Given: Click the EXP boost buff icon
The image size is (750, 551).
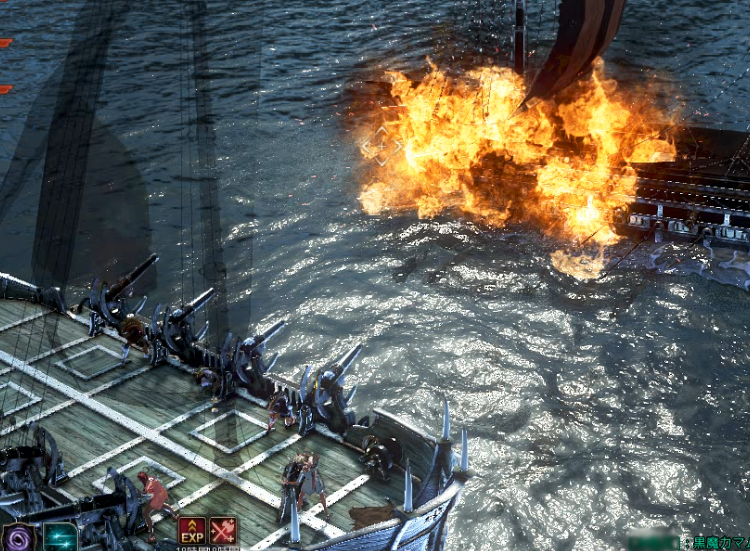Looking at the screenshot, I should point(191,531).
